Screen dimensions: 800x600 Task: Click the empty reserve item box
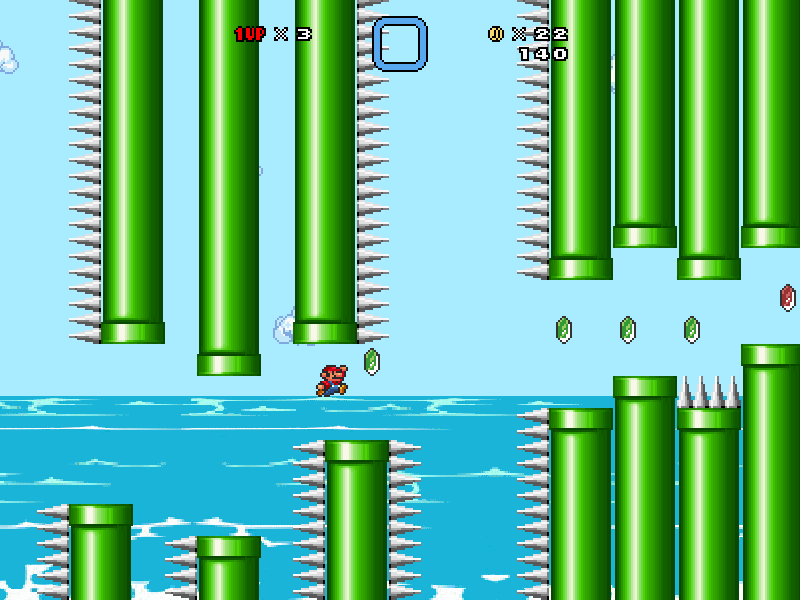[400, 43]
